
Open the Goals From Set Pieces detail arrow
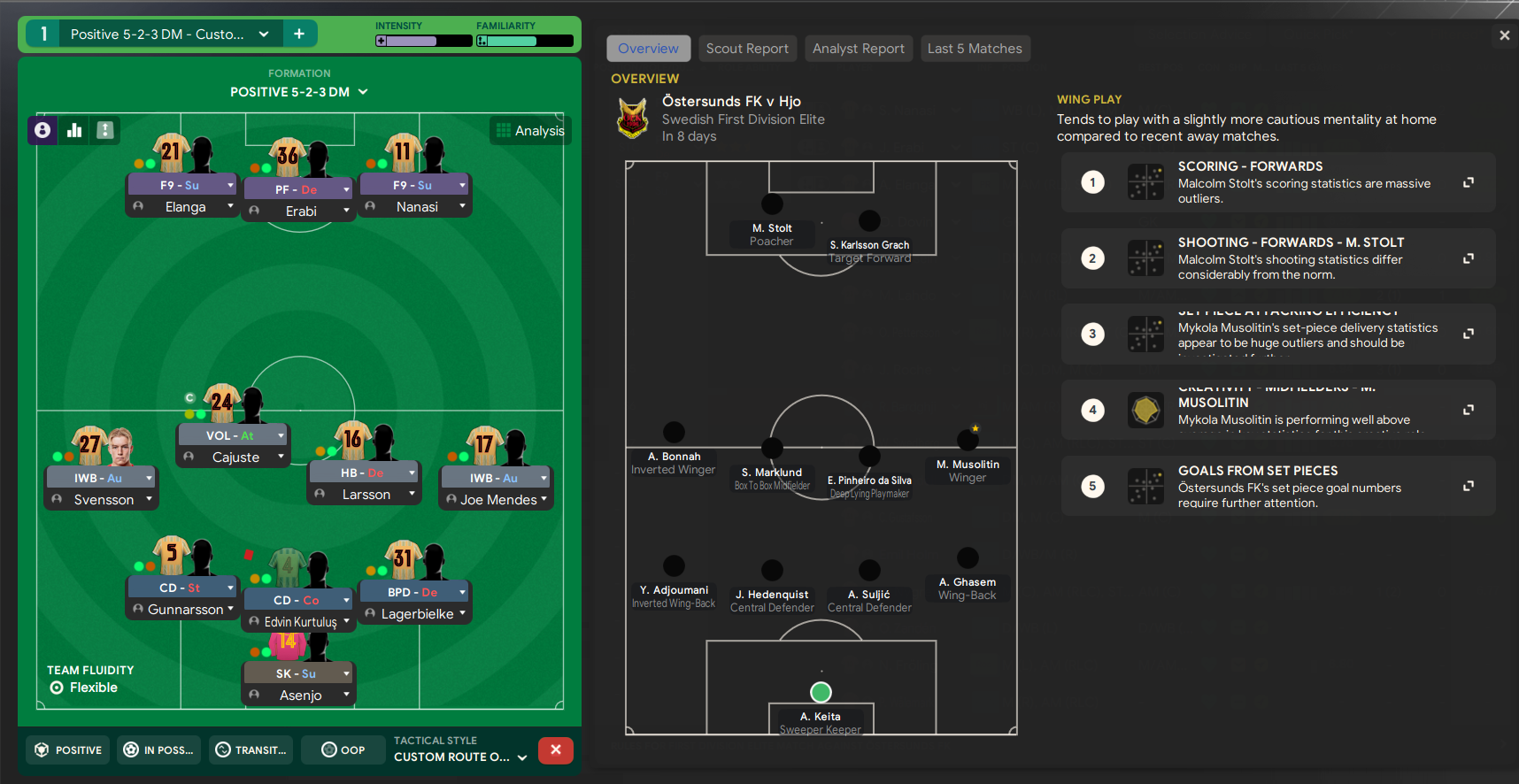[x=1469, y=486]
